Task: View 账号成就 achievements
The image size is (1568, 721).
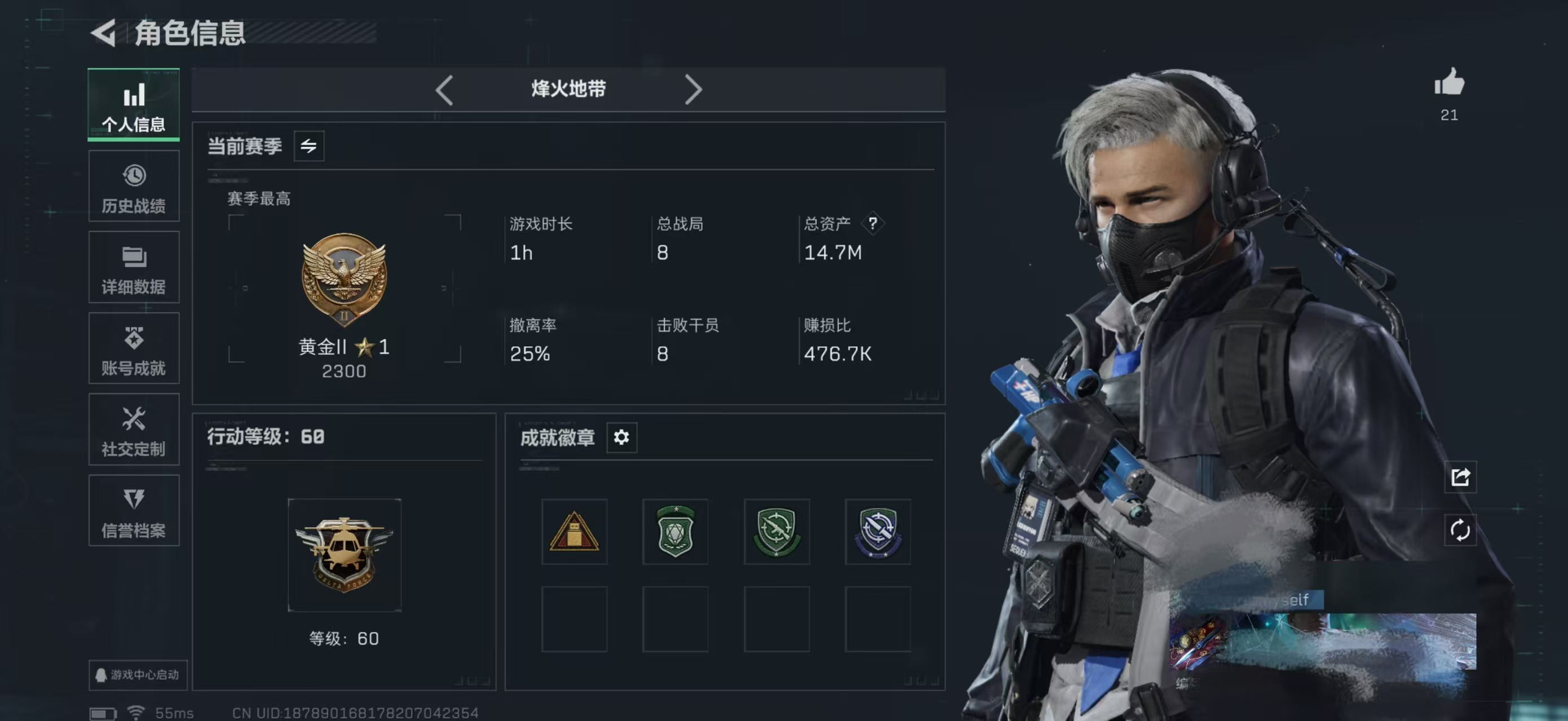Action: point(133,348)
